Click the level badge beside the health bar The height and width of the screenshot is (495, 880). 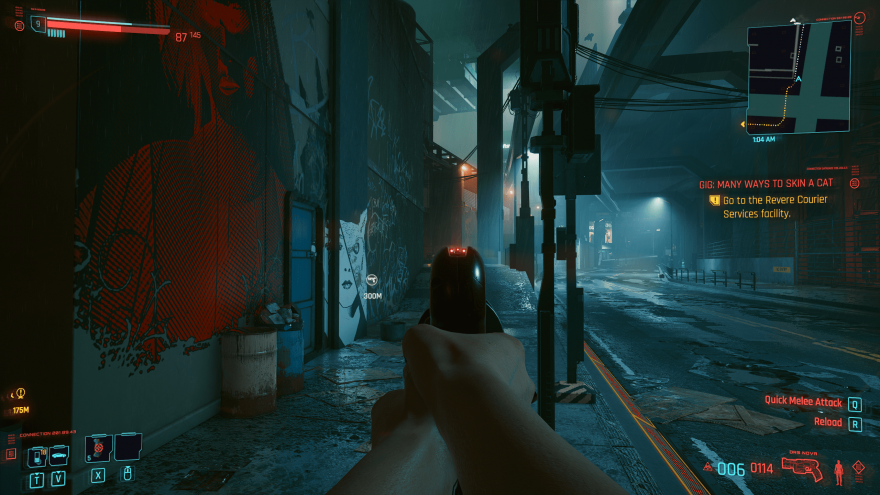tap(38, 23)
